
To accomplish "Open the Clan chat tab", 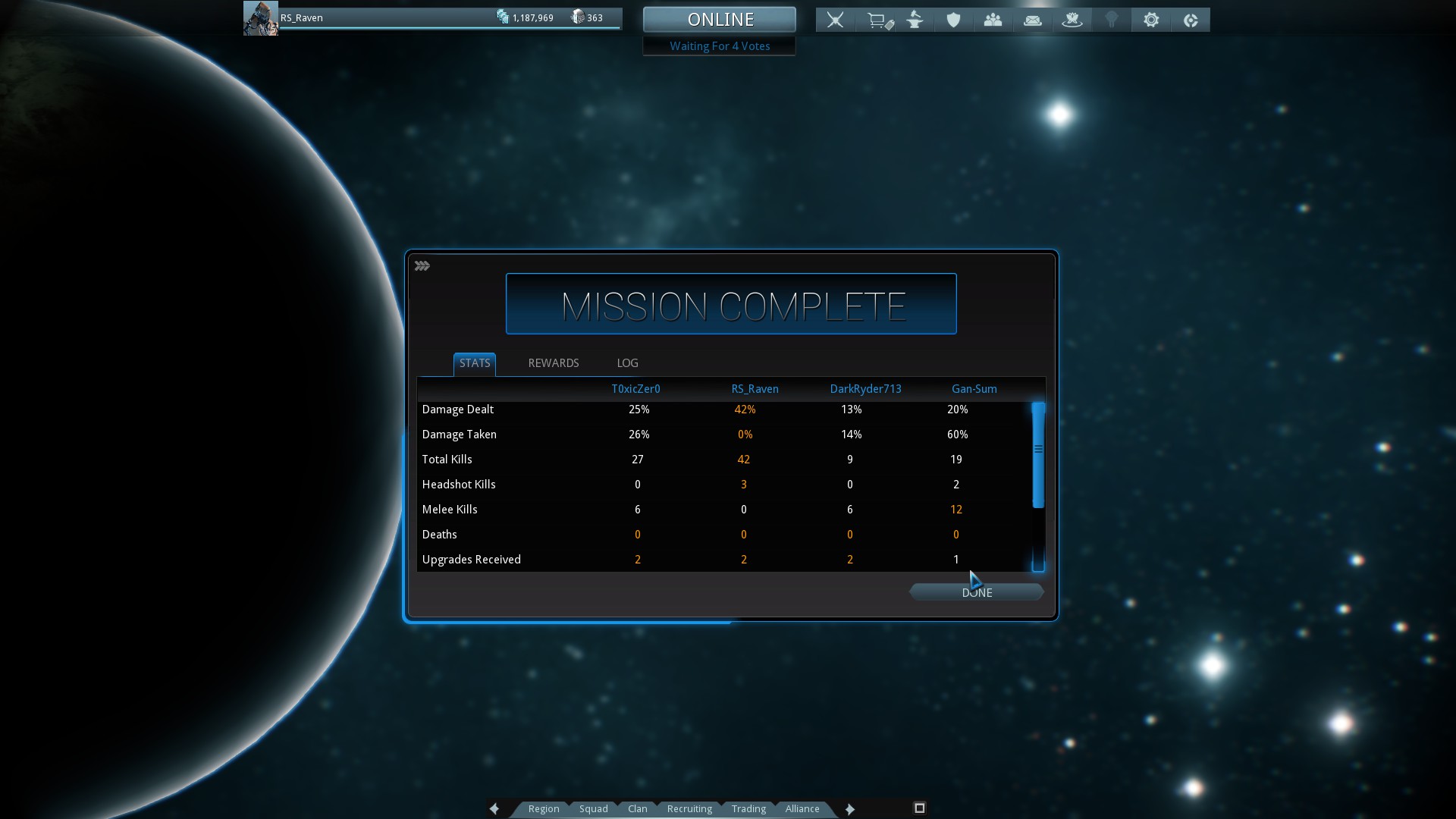I will click(638, 808).
